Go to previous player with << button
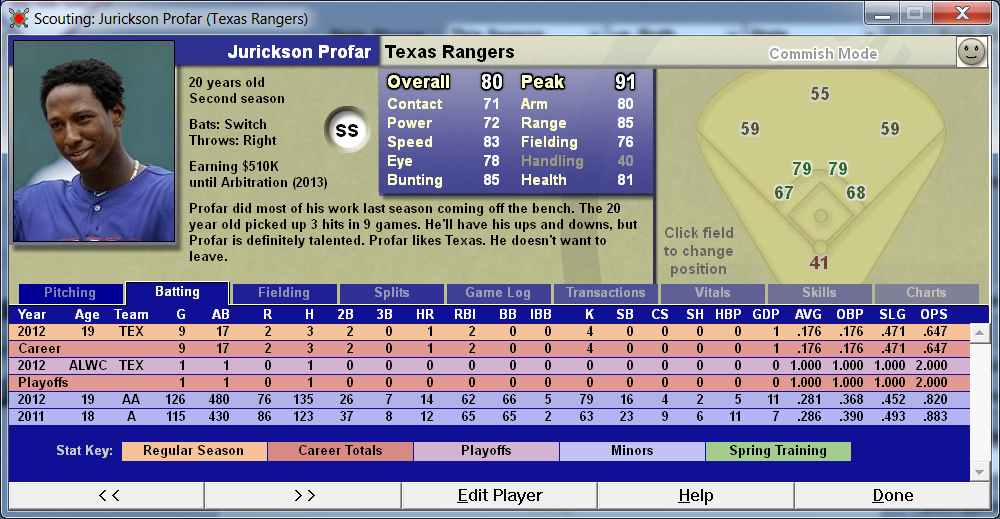Screen dimensions: 1000x519 pyautogui.click(x=107, y=495)
